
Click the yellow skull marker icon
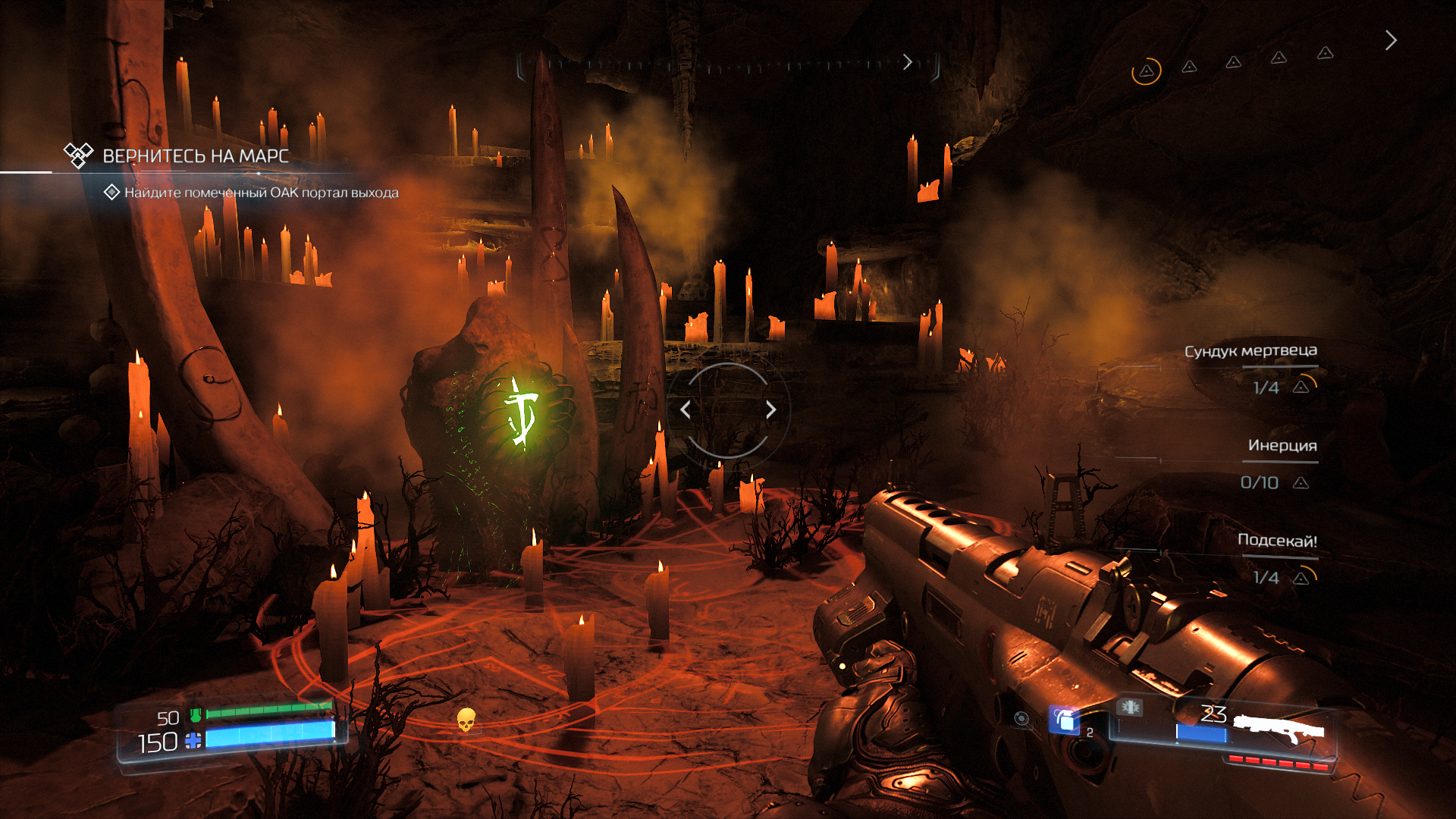(x=466, y=720)
